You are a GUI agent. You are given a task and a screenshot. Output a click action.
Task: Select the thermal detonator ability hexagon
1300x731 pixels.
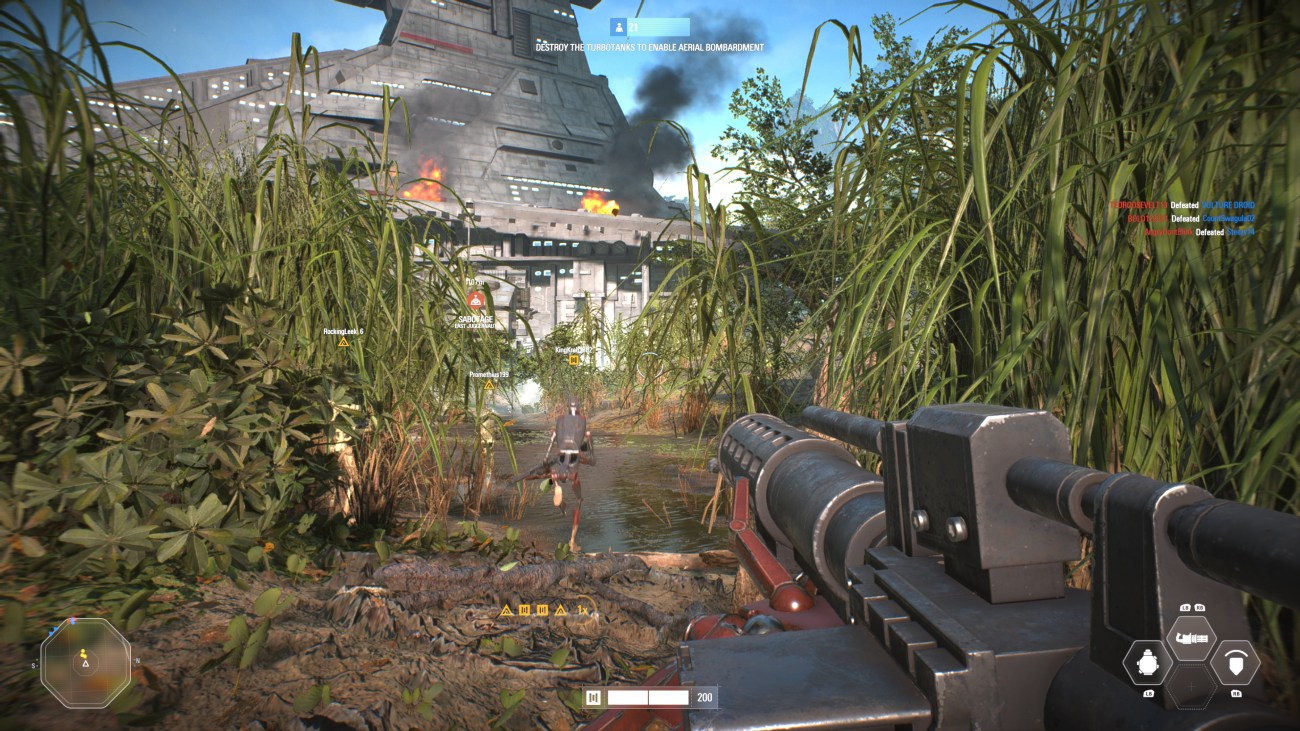tap(1146, 662)
